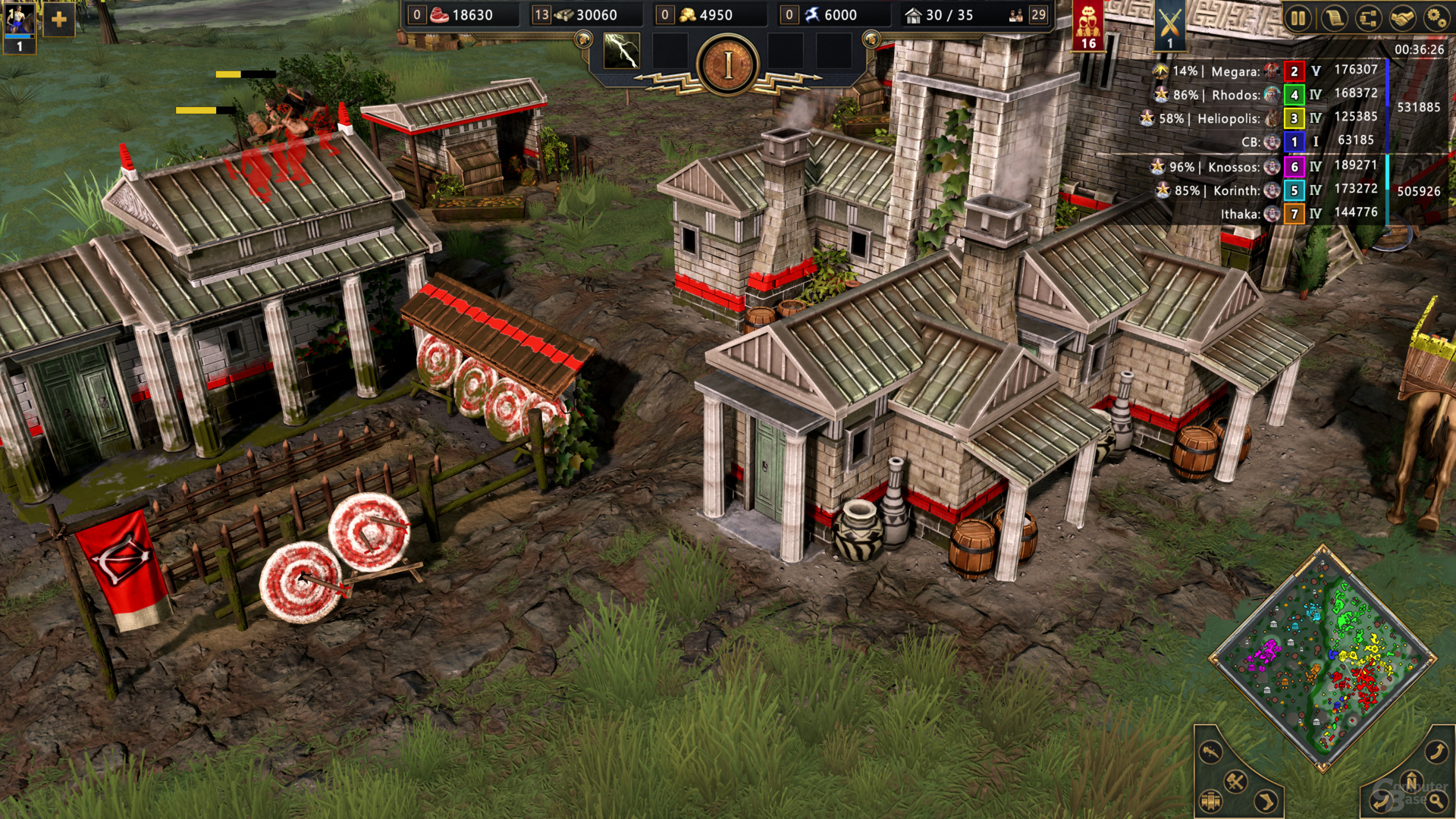Click the golden plus button beside hero portrait
Viewport: 1456px width, 819px height.
coord(59,20)
